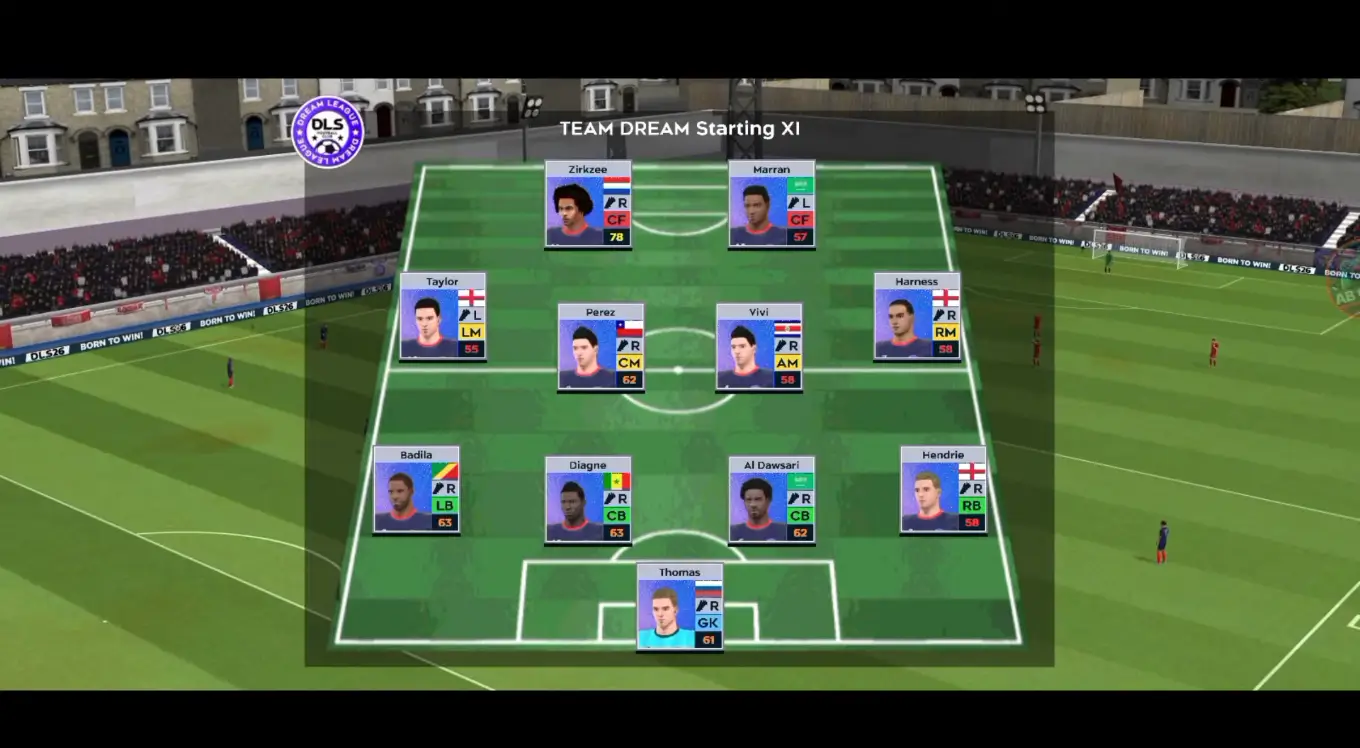This screenshot has width=1360, height=748.
Task: Open goalkeeper Thomas's card
Action: pos(678,608)
